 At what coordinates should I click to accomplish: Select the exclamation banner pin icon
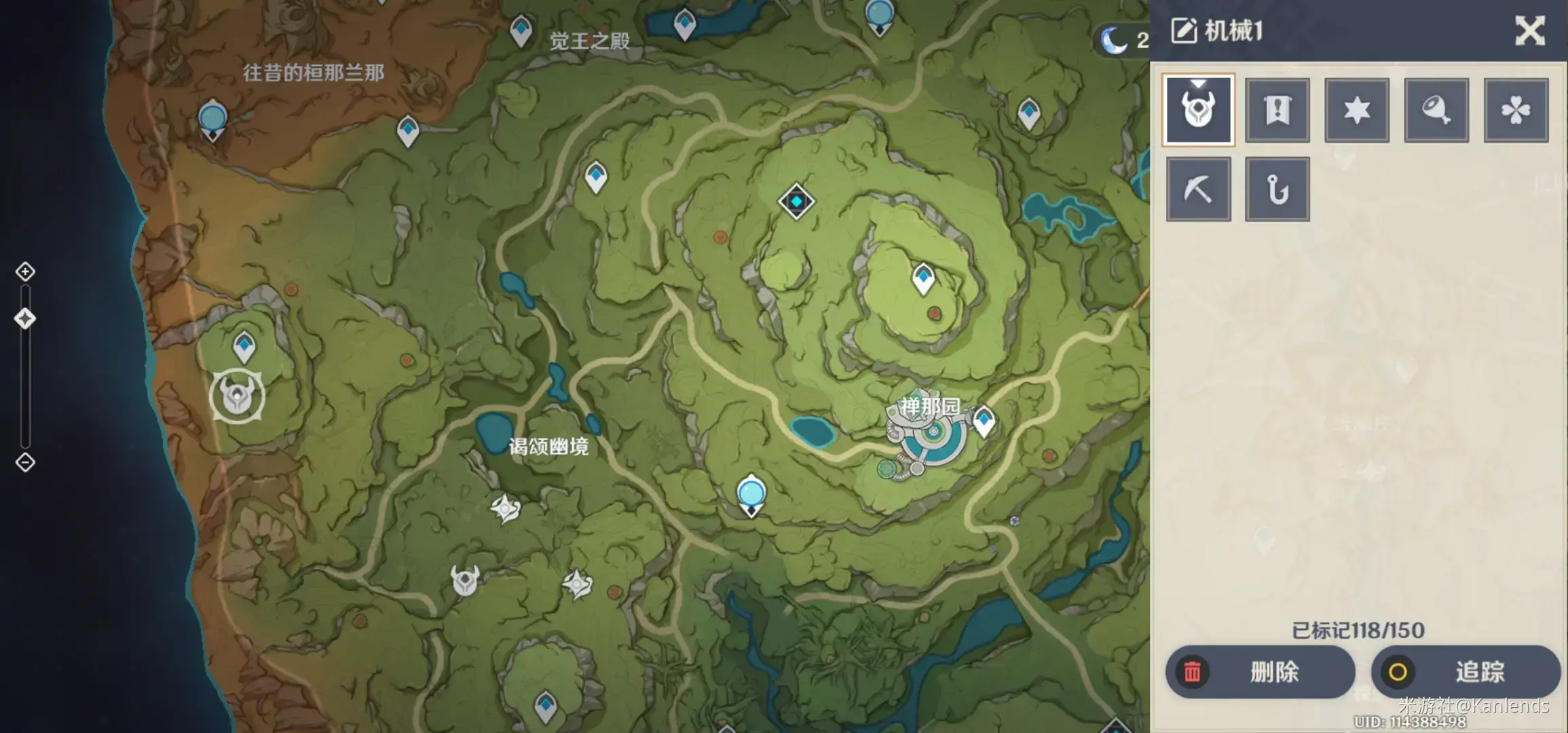[x=1277, y=109]
